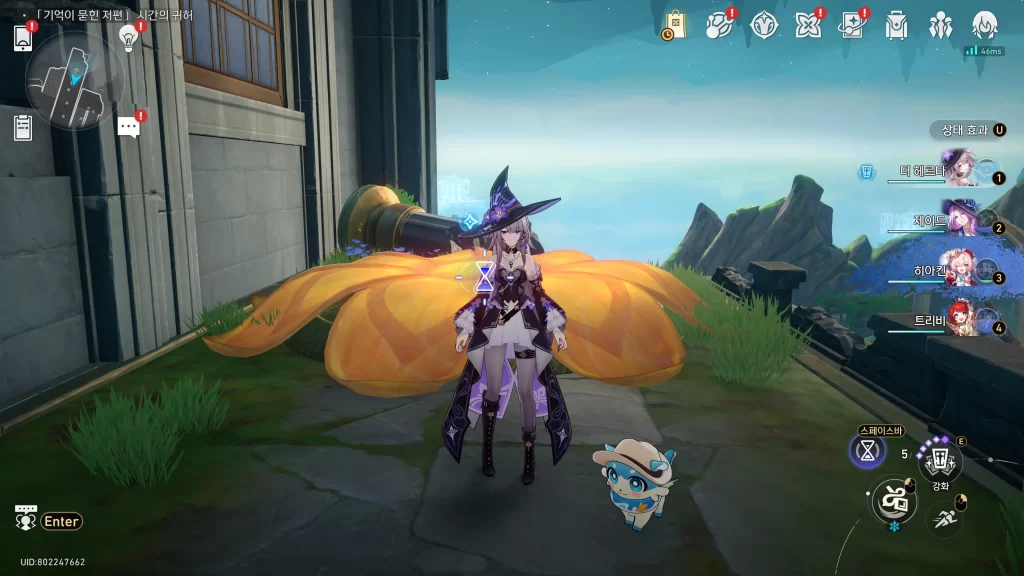Open the clipboard mission log icon
This screenshot has width=1024, height=576.
23,127
